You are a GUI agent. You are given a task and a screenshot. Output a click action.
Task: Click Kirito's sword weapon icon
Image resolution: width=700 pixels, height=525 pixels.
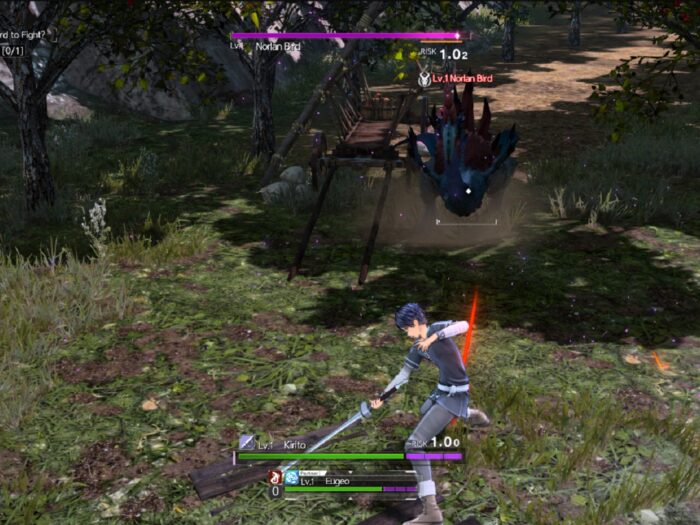click(x=246, y=442)
